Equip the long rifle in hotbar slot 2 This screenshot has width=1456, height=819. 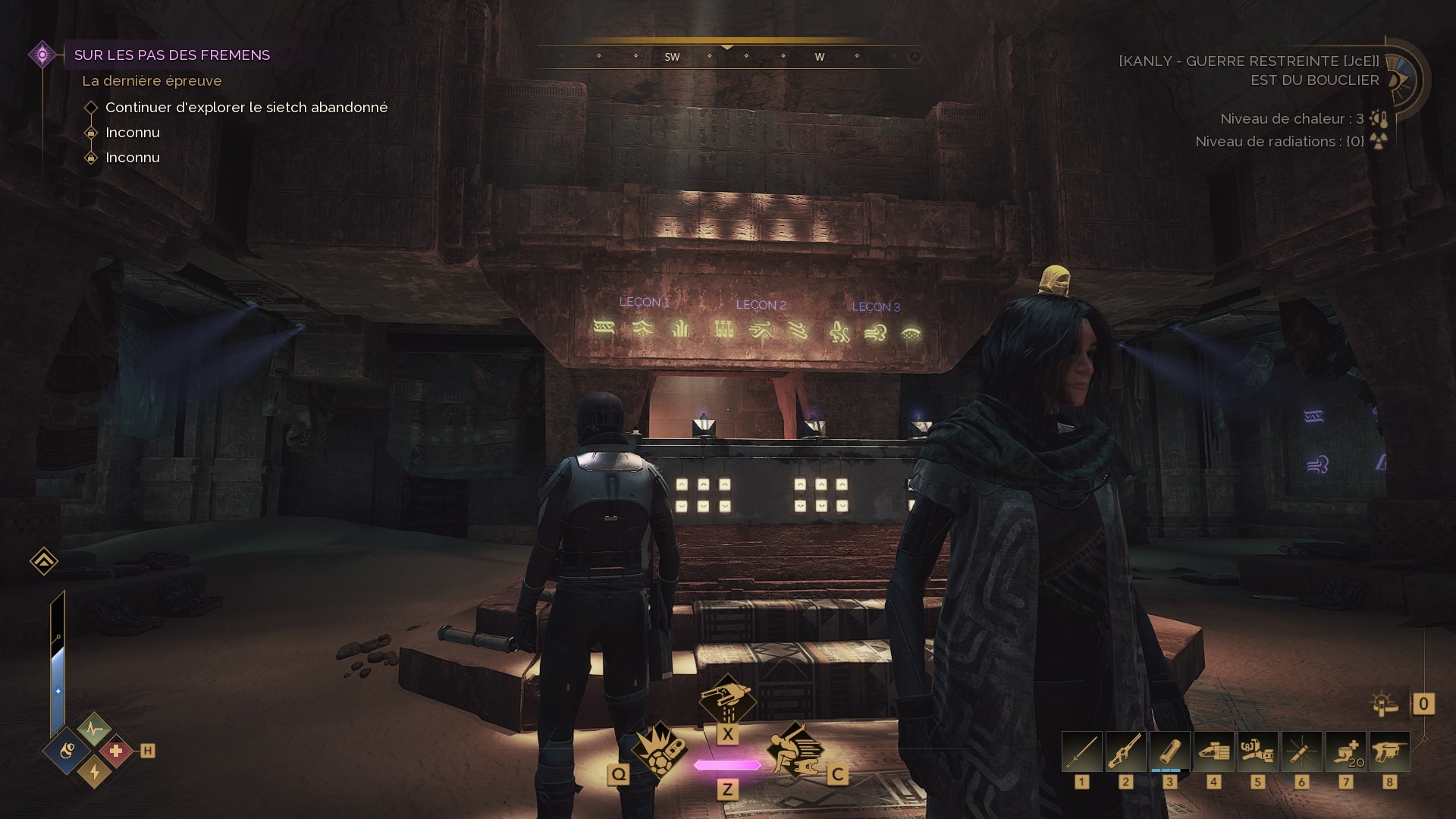coord(1126,752)
